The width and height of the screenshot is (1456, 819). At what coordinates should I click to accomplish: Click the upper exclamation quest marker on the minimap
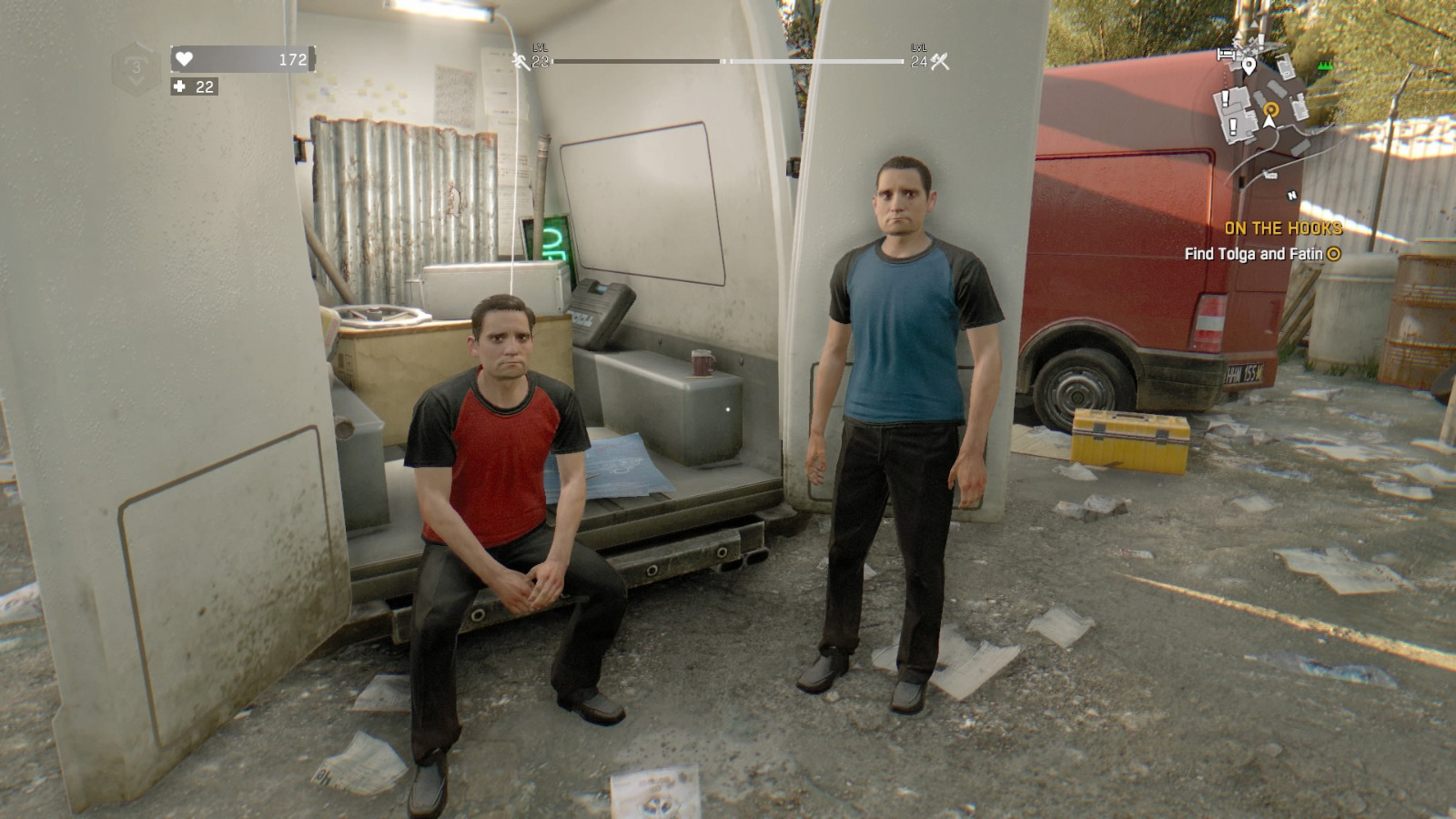pyautogui.click(x=1225, y=97)
